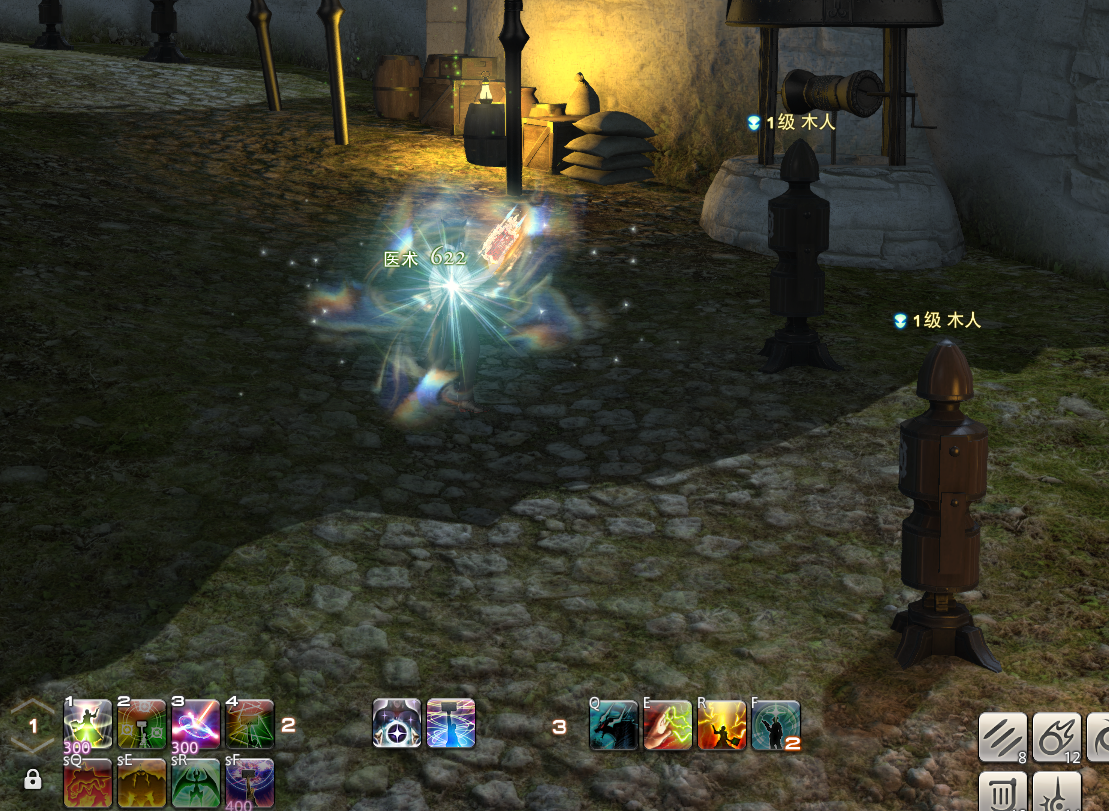Summon the yellow earth titan on sE
The width and height of the screenshot is (1109, 811).
click(x=142, y=782)
